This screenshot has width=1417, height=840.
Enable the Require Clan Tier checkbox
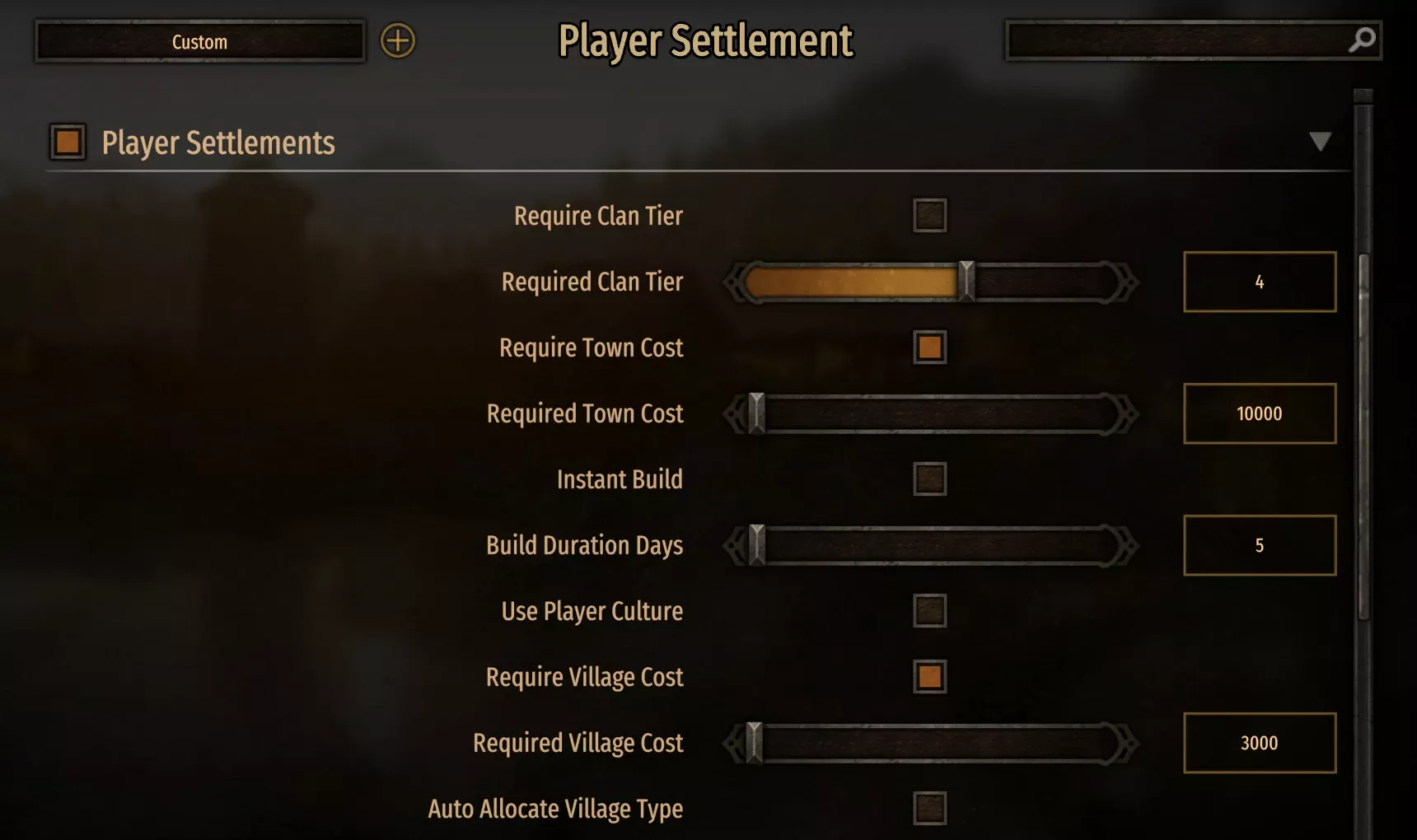click(x=928, y=216)
